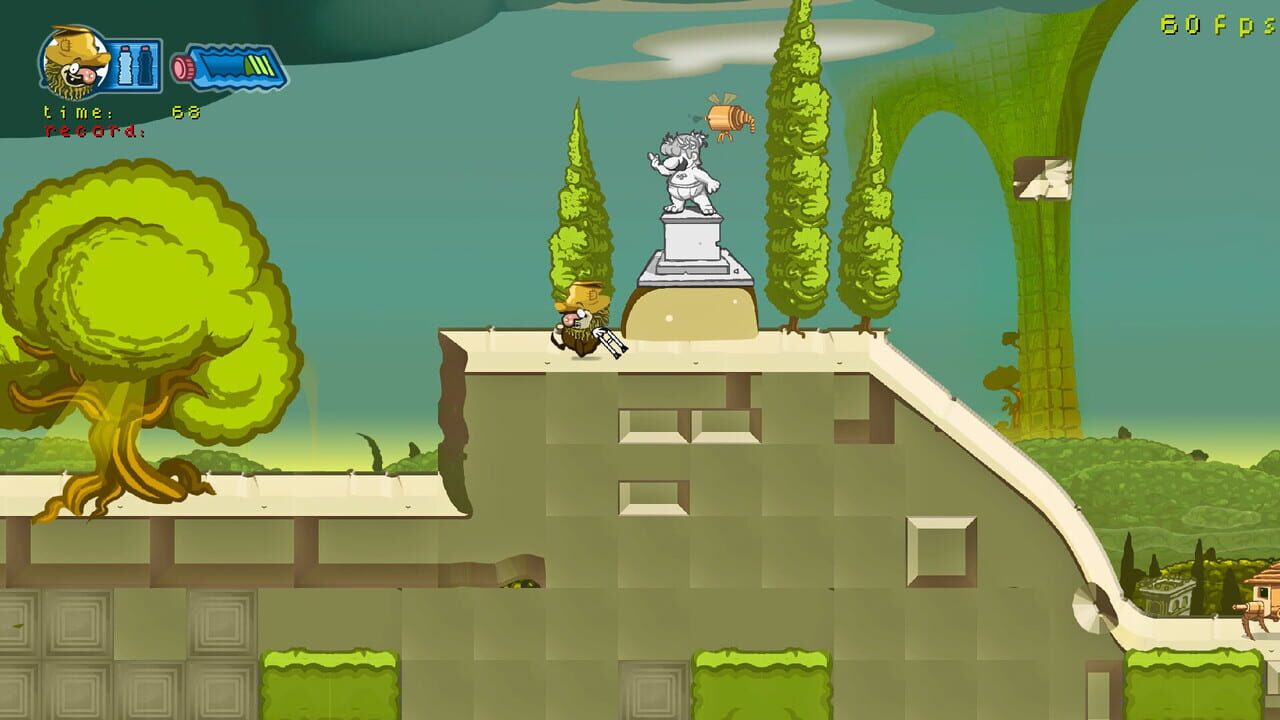Click the player's portrait in the HUD
The image size is (1280, 720).
pyautogui.click(x=72, y=62)
